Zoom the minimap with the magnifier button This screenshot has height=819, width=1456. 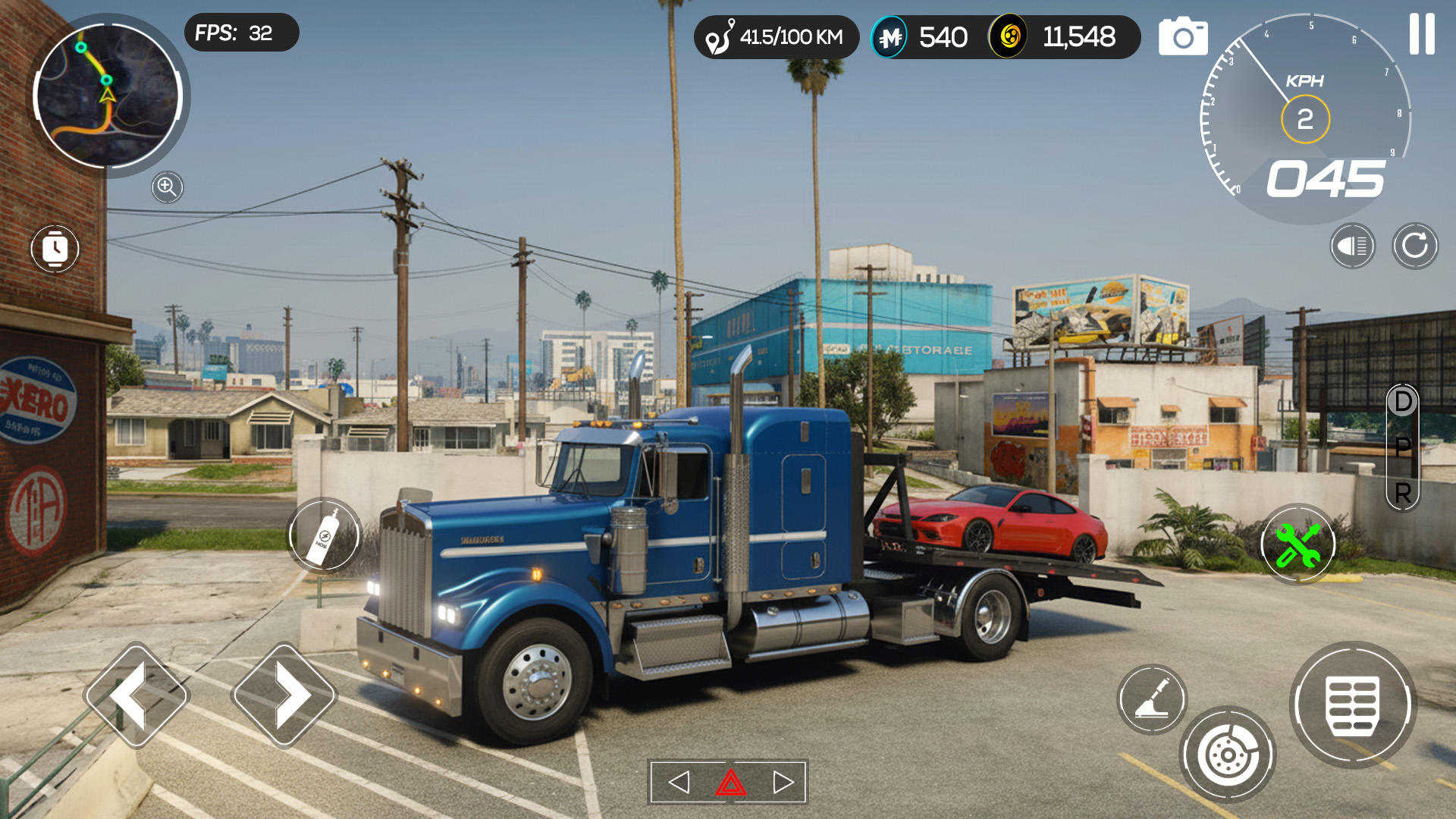[167, 187]
